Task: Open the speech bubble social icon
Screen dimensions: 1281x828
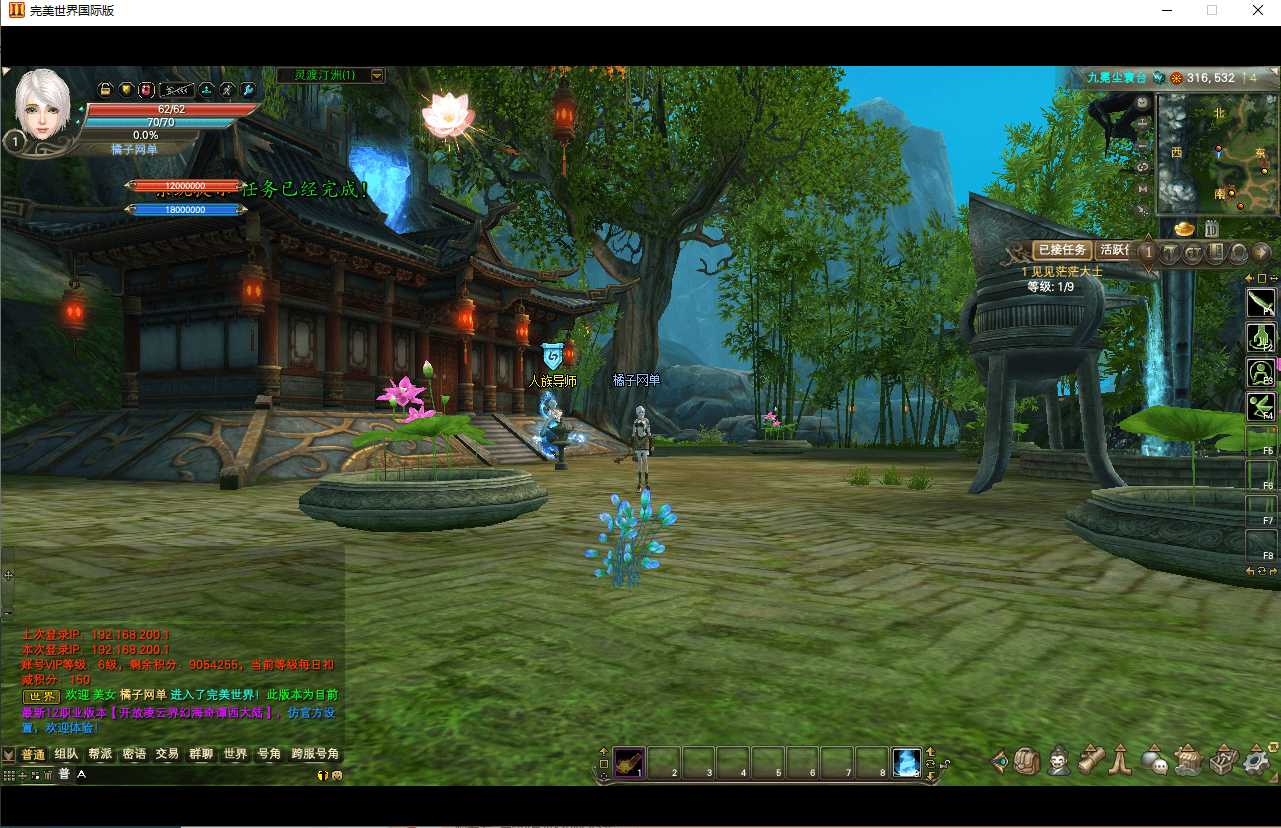Action: tap(1154, 762)
